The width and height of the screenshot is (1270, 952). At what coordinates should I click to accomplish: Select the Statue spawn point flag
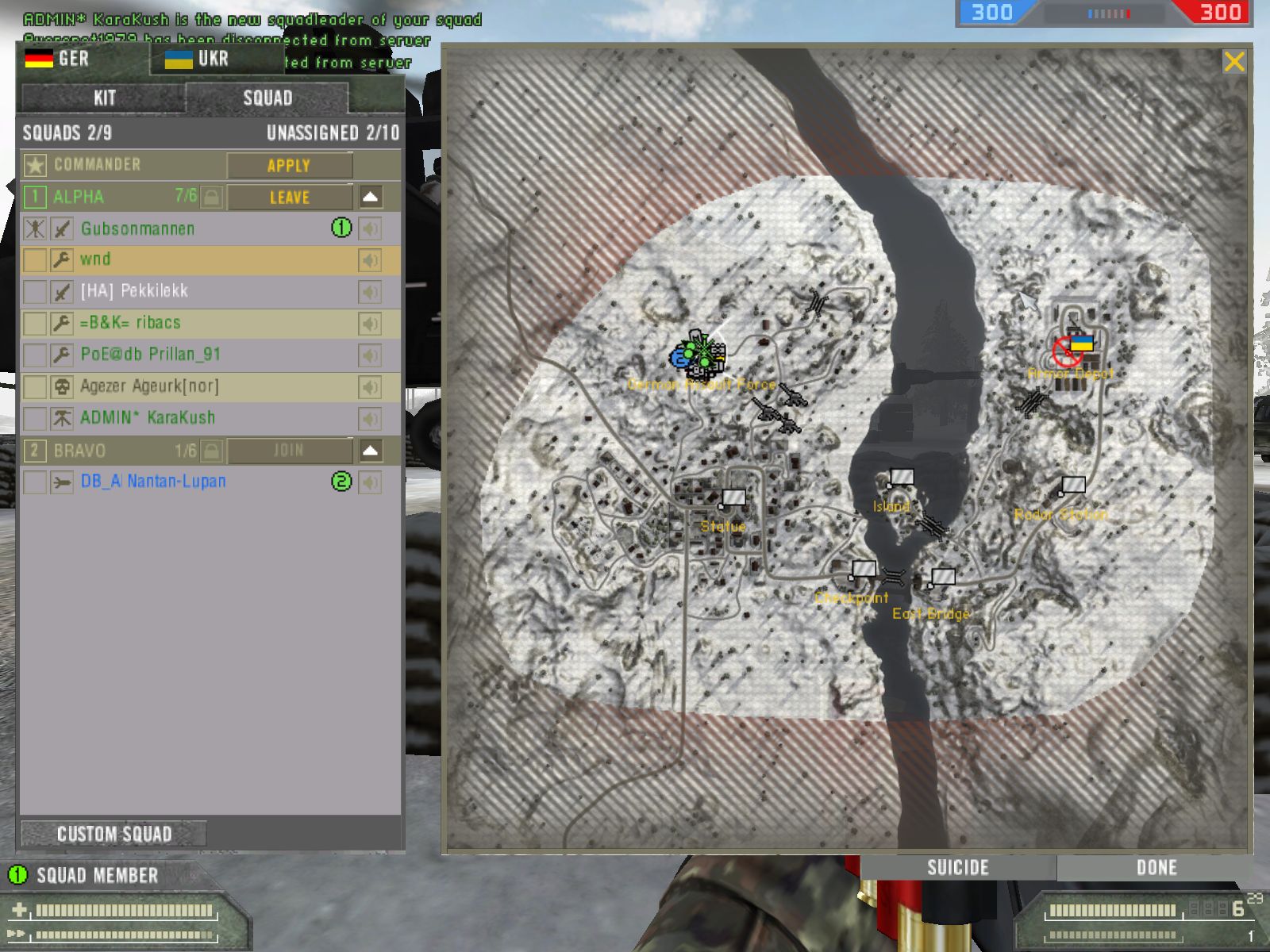pos(733,499)
